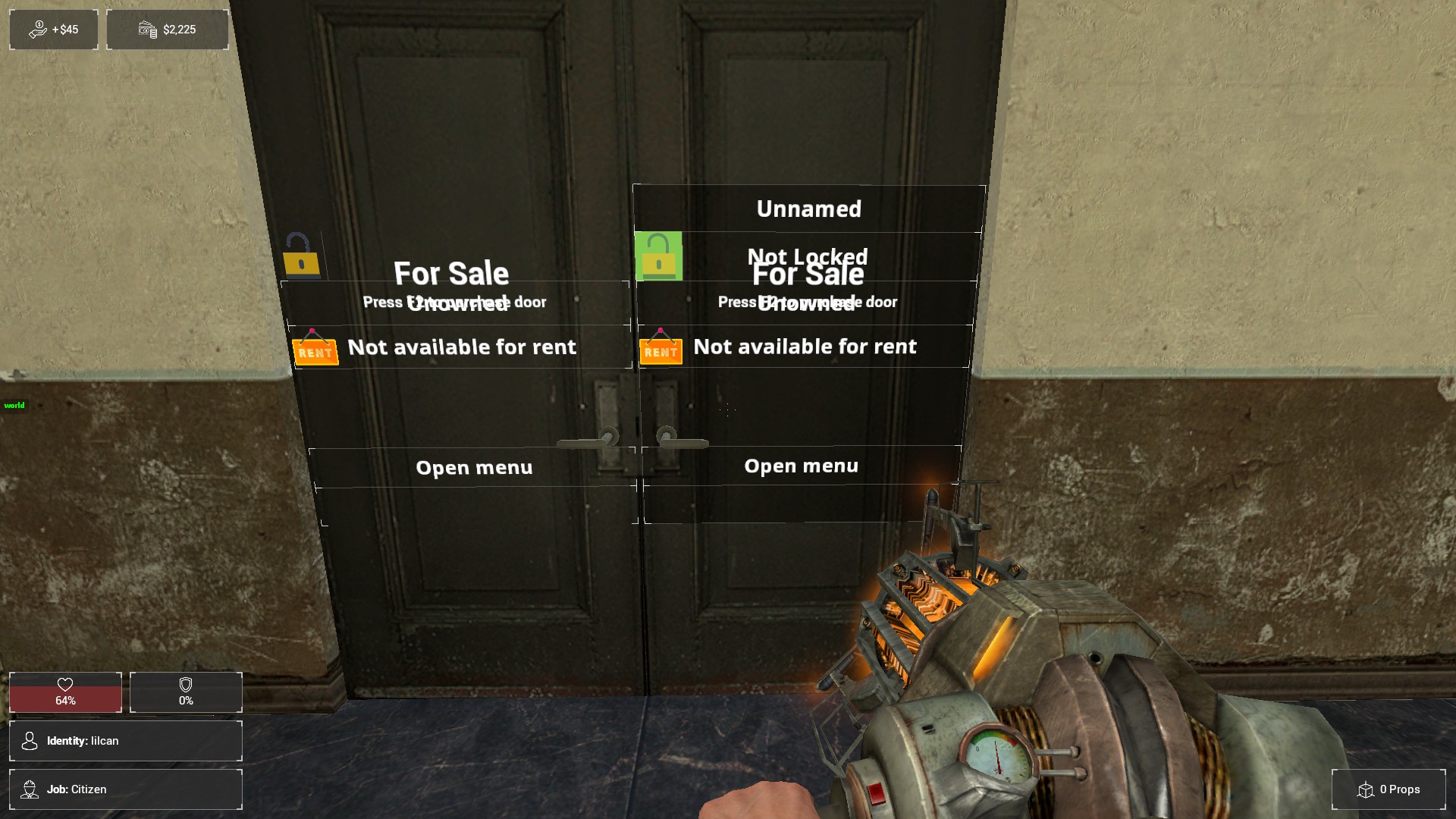Click the Unnamed door title label
Viewport: 1456px width, 819px height.
pyautogui.click(x=808, y=209)
